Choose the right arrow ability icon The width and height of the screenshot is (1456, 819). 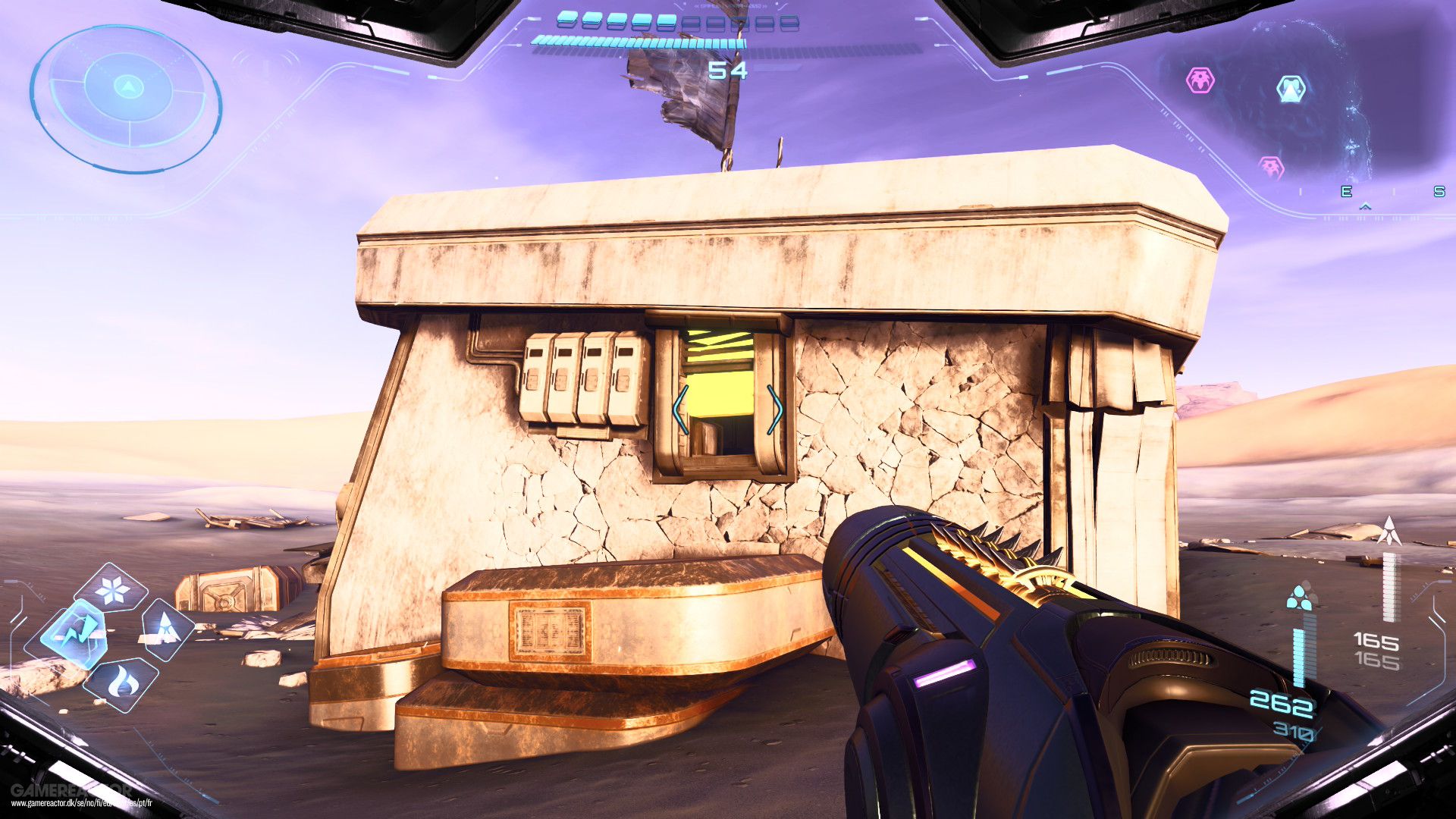(x=166, y=629)
